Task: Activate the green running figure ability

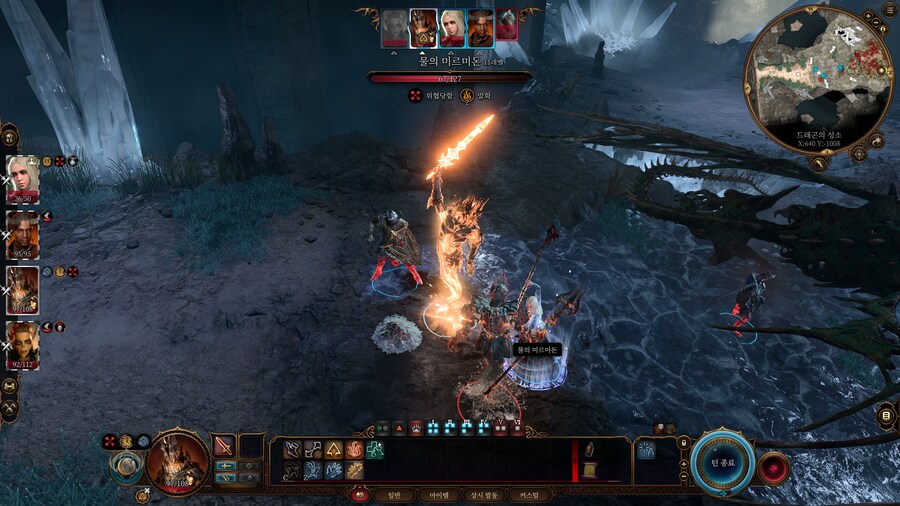Action: (x=375, y=449)
